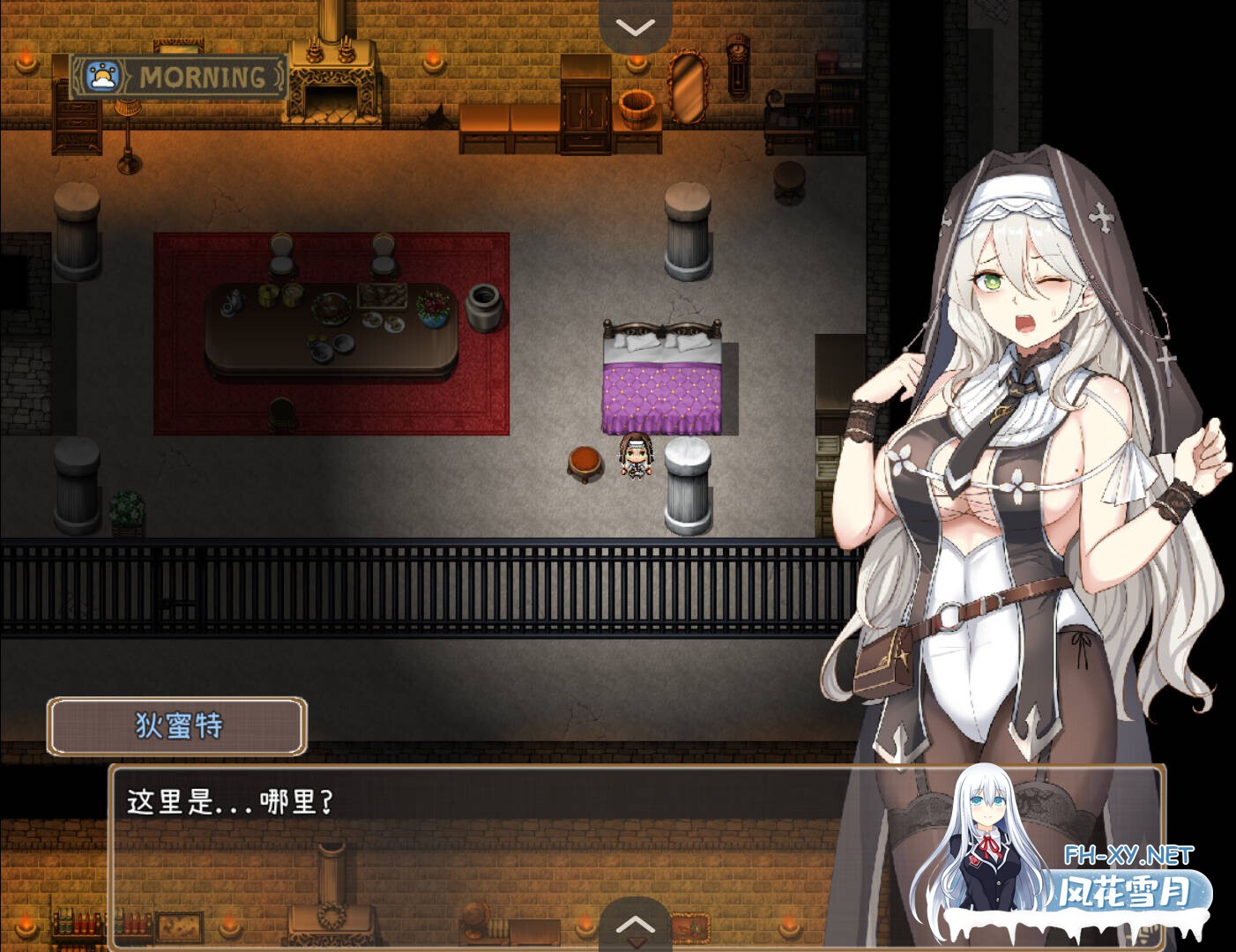Screen dimensions: 1236x952
Task: Expand the top down-arrow panel tab
Action: coord(635,26)
